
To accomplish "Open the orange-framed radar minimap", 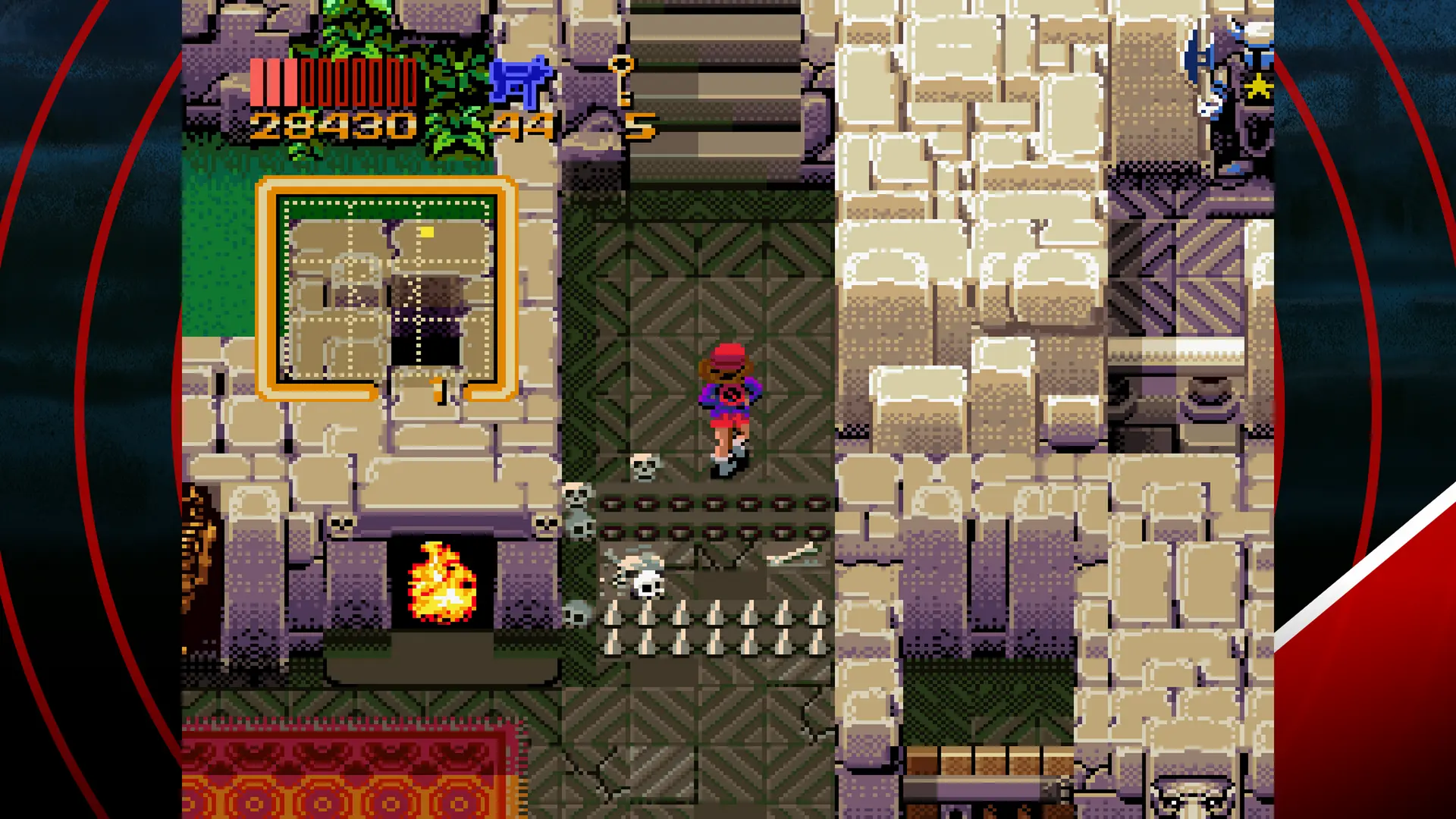I will tap(387, 288).
